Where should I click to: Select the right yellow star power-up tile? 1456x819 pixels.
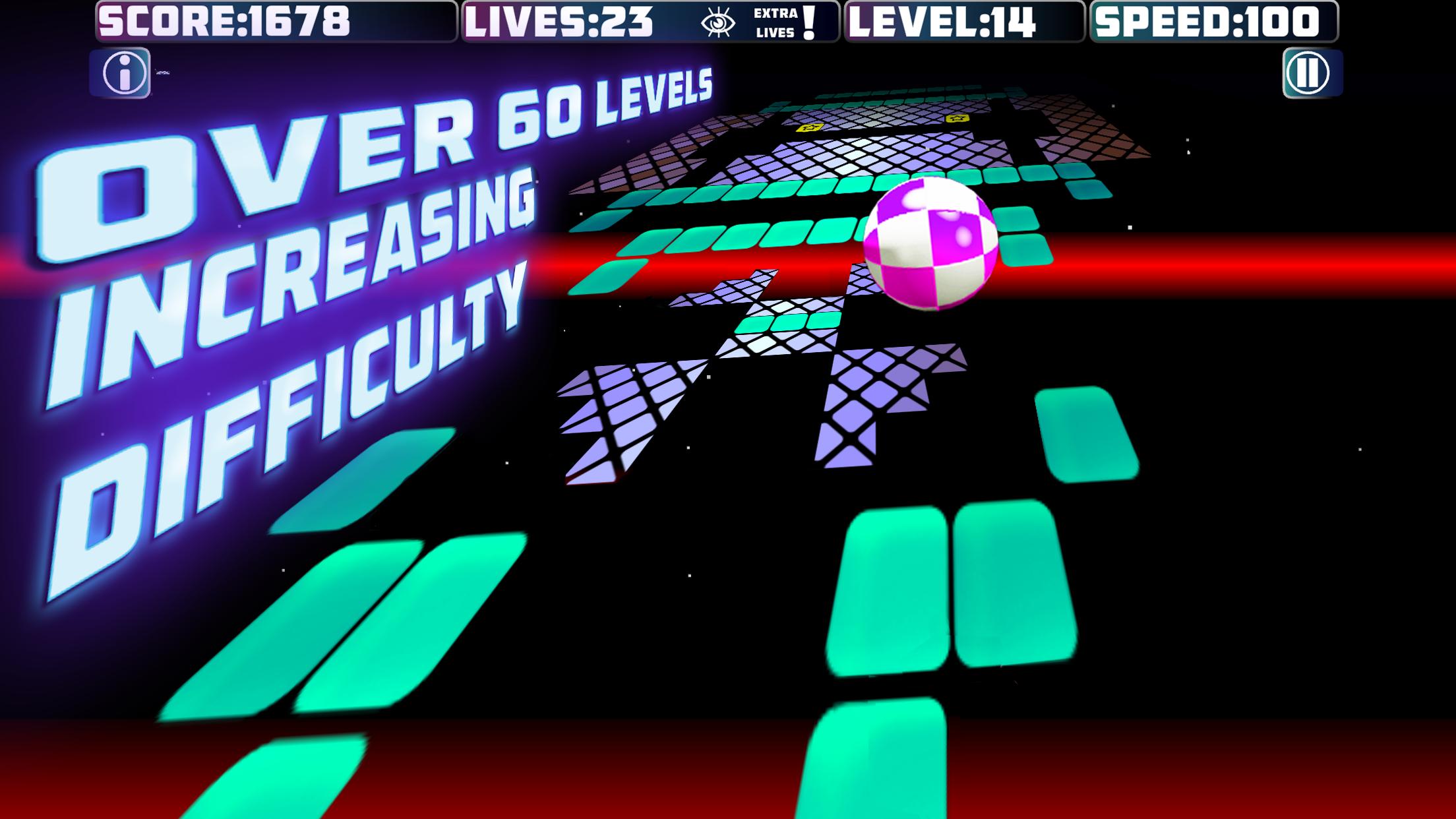958,118
